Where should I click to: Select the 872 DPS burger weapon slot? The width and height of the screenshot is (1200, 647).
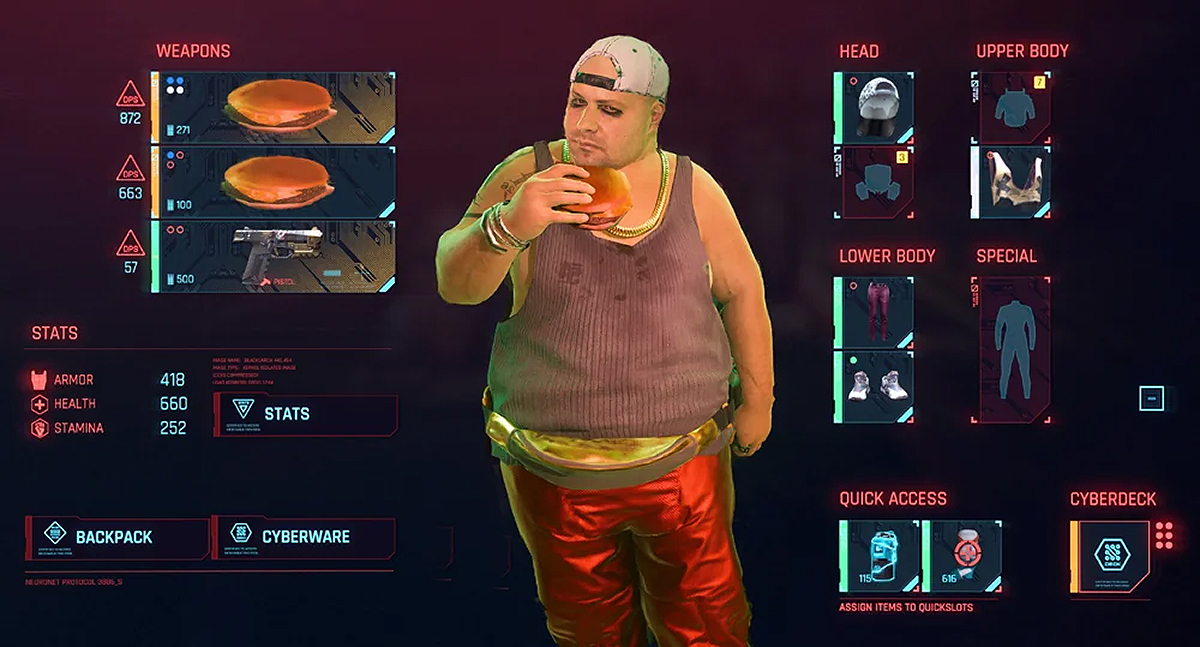[x=273, y=107]
